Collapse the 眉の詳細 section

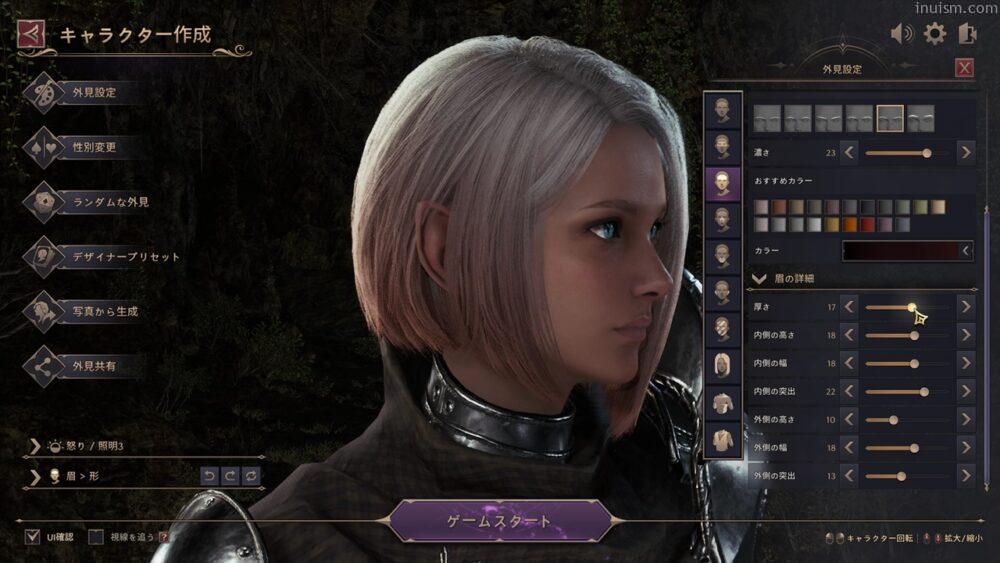(x=759, y=278)
